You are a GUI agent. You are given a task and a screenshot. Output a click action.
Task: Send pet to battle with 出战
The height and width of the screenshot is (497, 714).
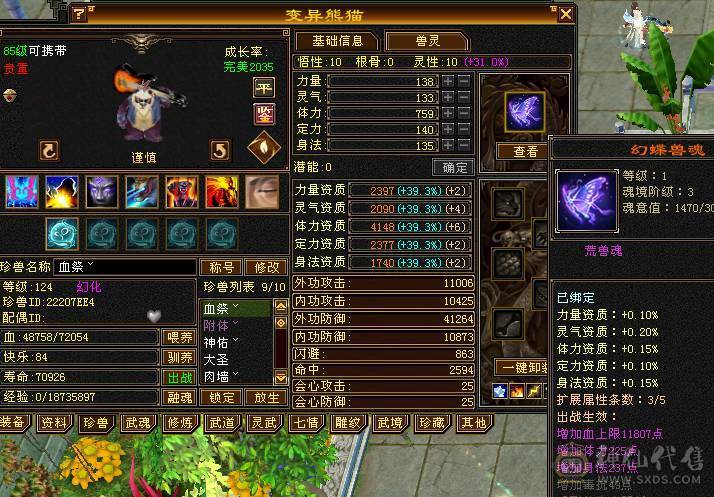[178, 377]
